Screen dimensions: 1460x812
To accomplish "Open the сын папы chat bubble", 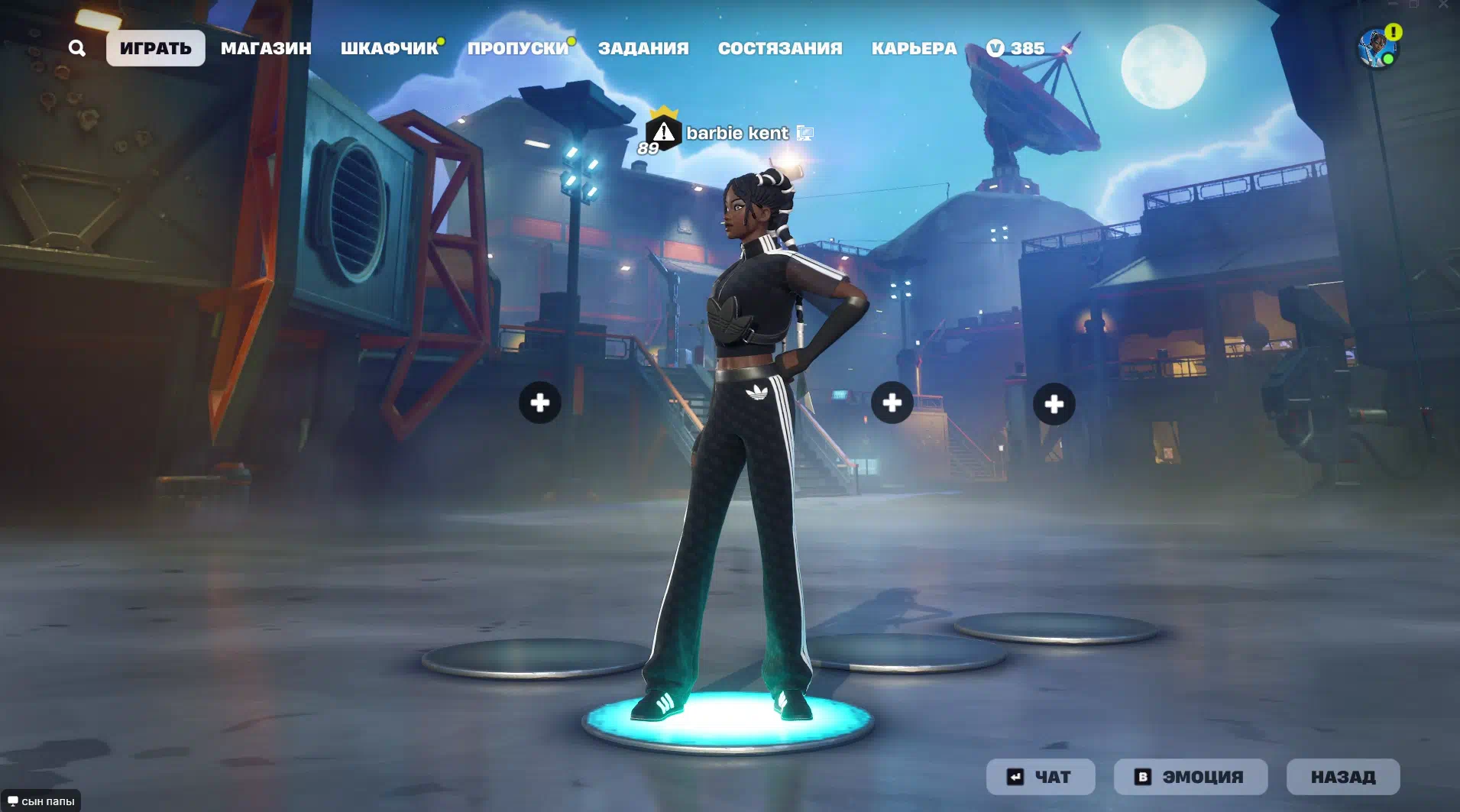I will 41,801.
